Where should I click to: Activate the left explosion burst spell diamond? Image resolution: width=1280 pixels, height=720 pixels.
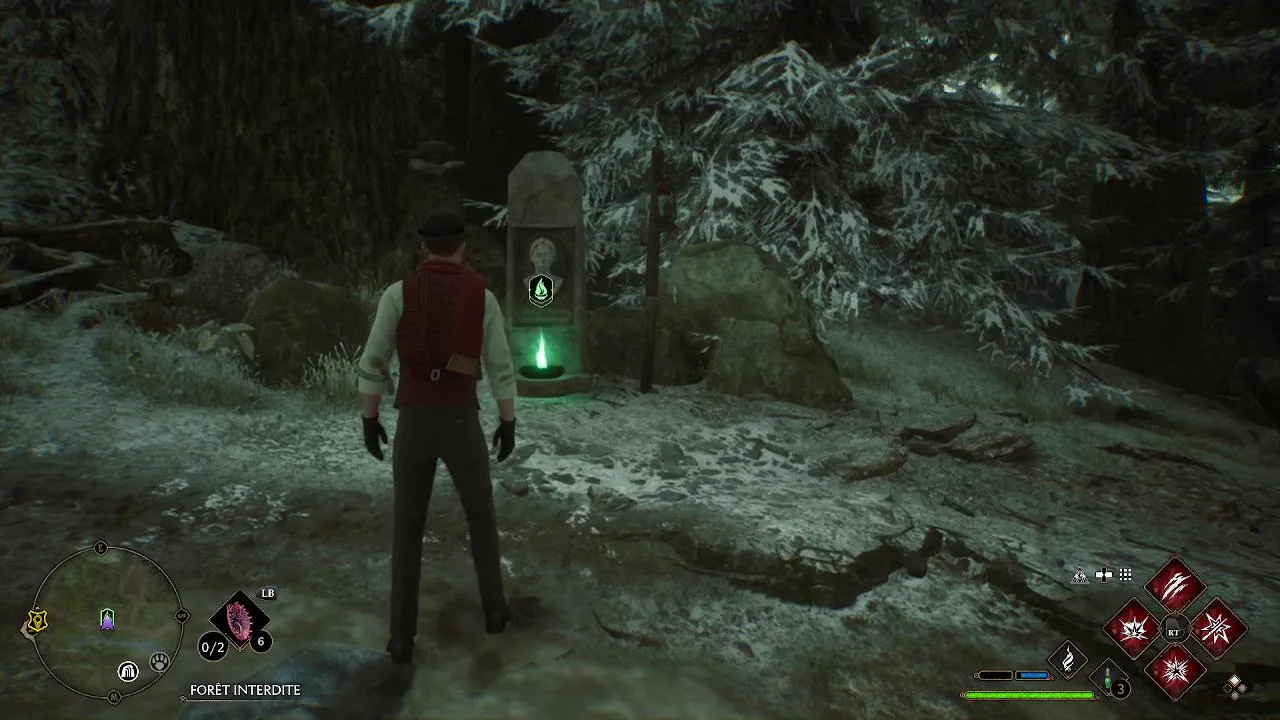(1131, 629)
